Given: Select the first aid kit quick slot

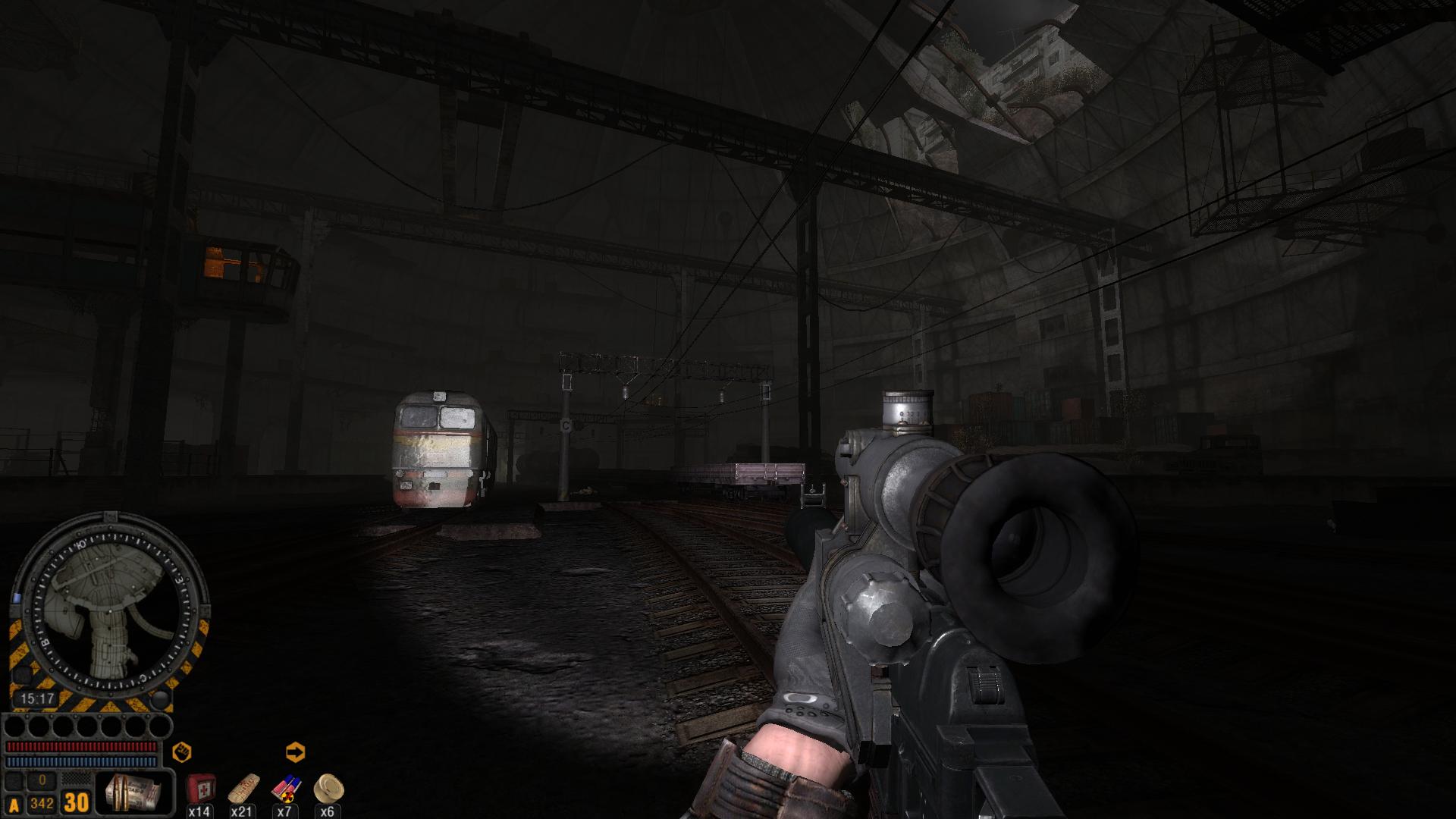Looking at the screenshot, I should coord(199,789).
